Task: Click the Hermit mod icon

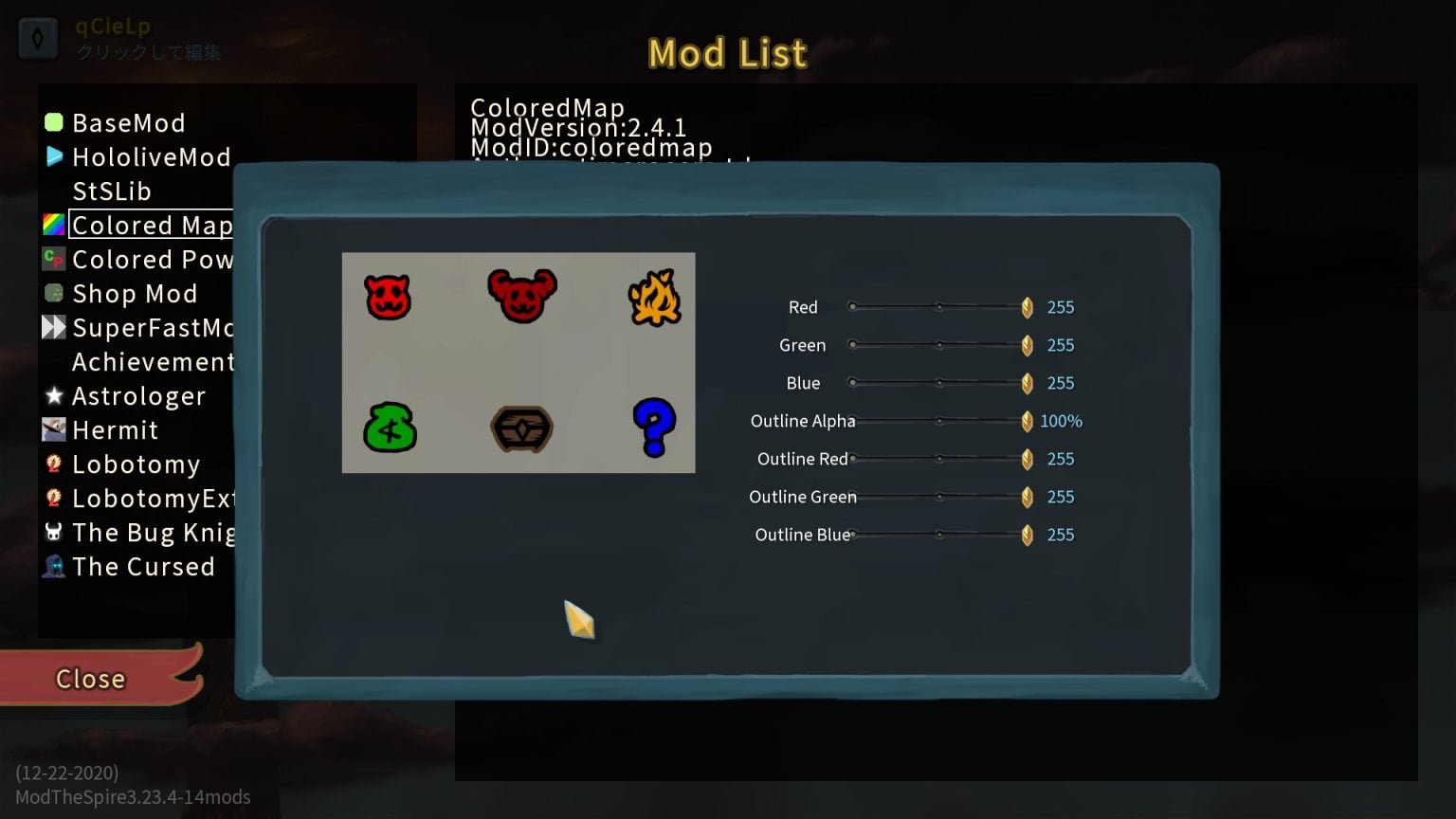Action: point(54,429)
